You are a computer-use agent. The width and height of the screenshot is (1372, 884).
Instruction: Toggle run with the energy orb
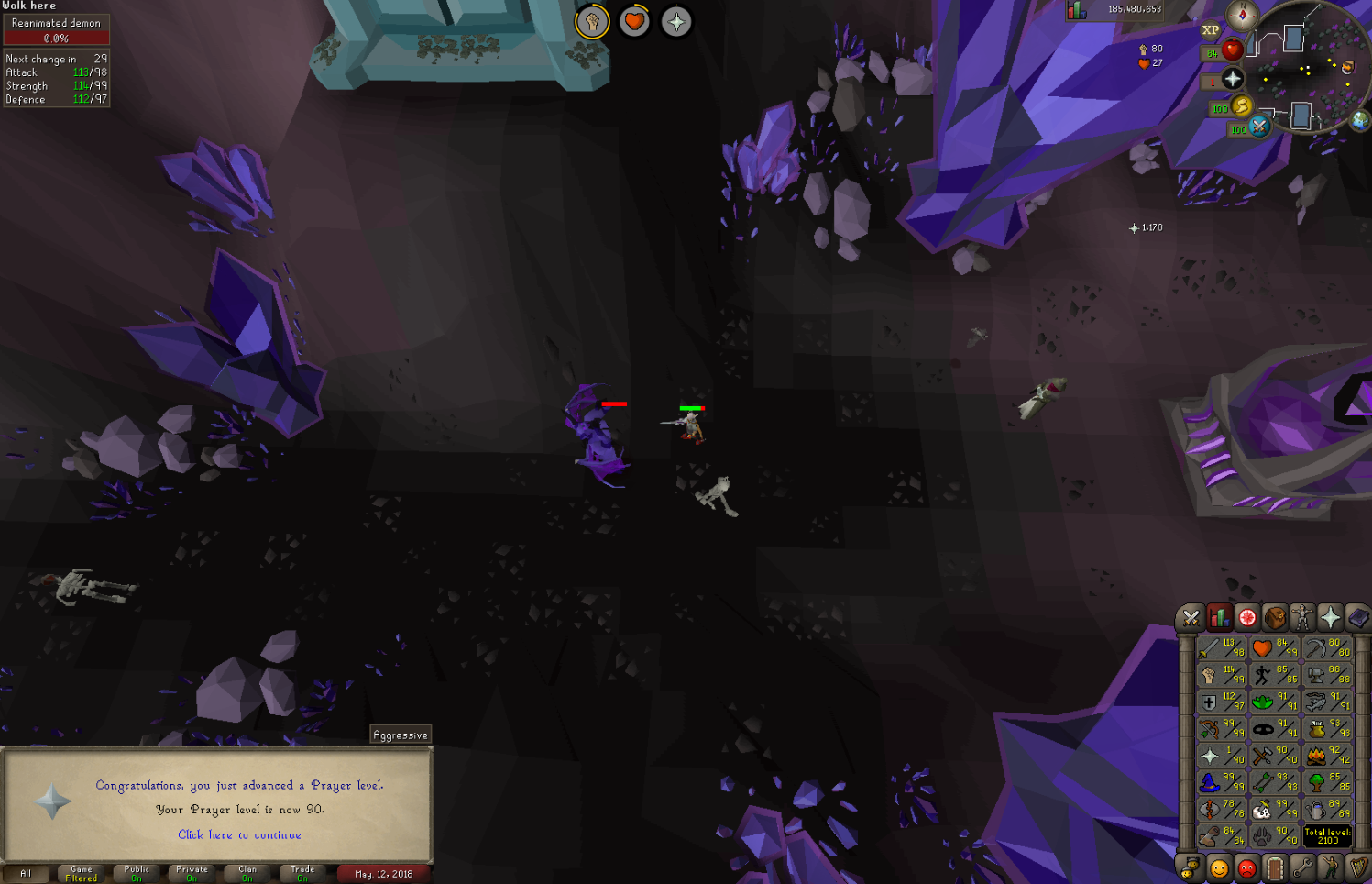coord(1241,107)
